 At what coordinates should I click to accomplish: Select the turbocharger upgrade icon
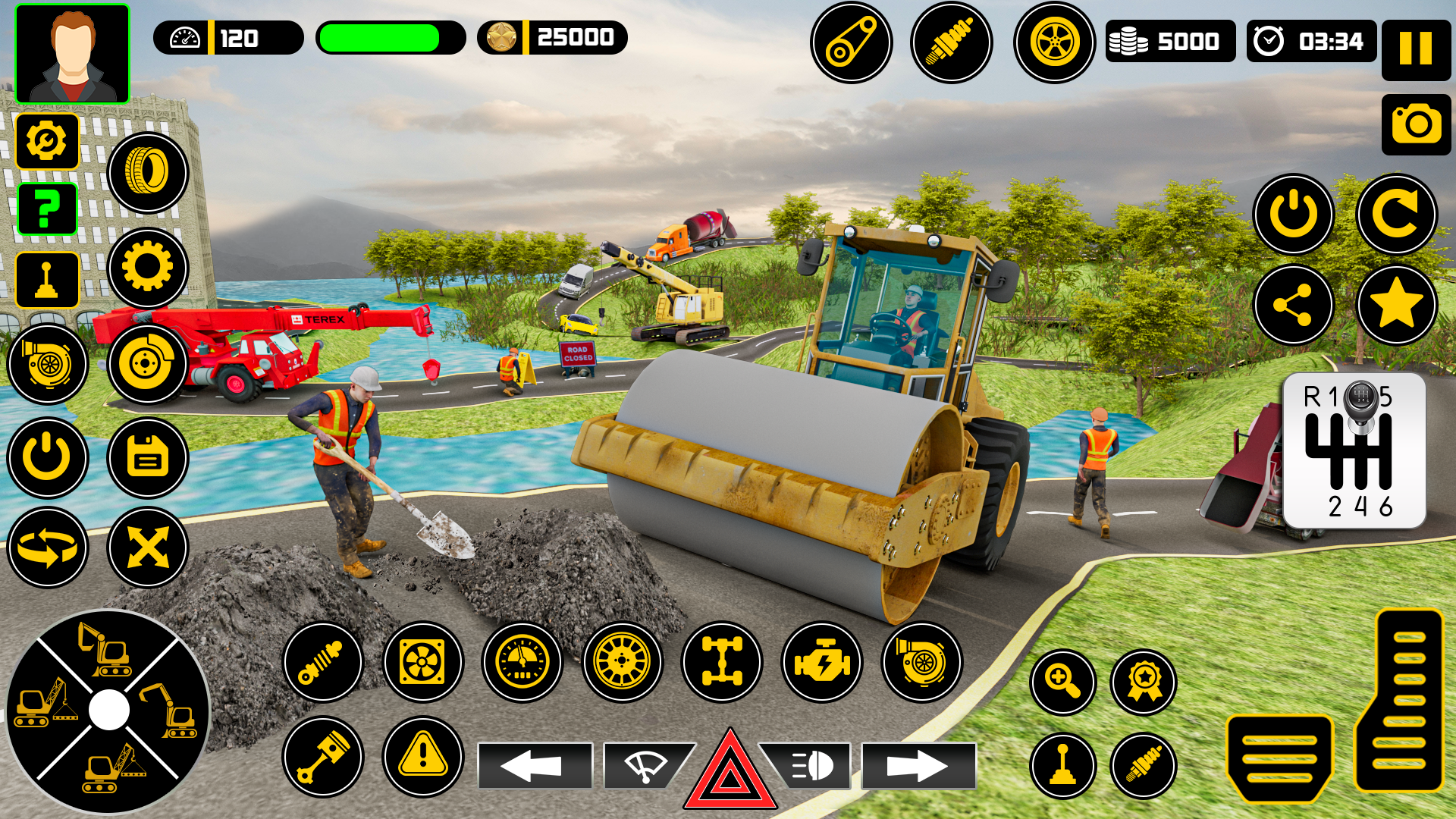click(x=921, y=661)
